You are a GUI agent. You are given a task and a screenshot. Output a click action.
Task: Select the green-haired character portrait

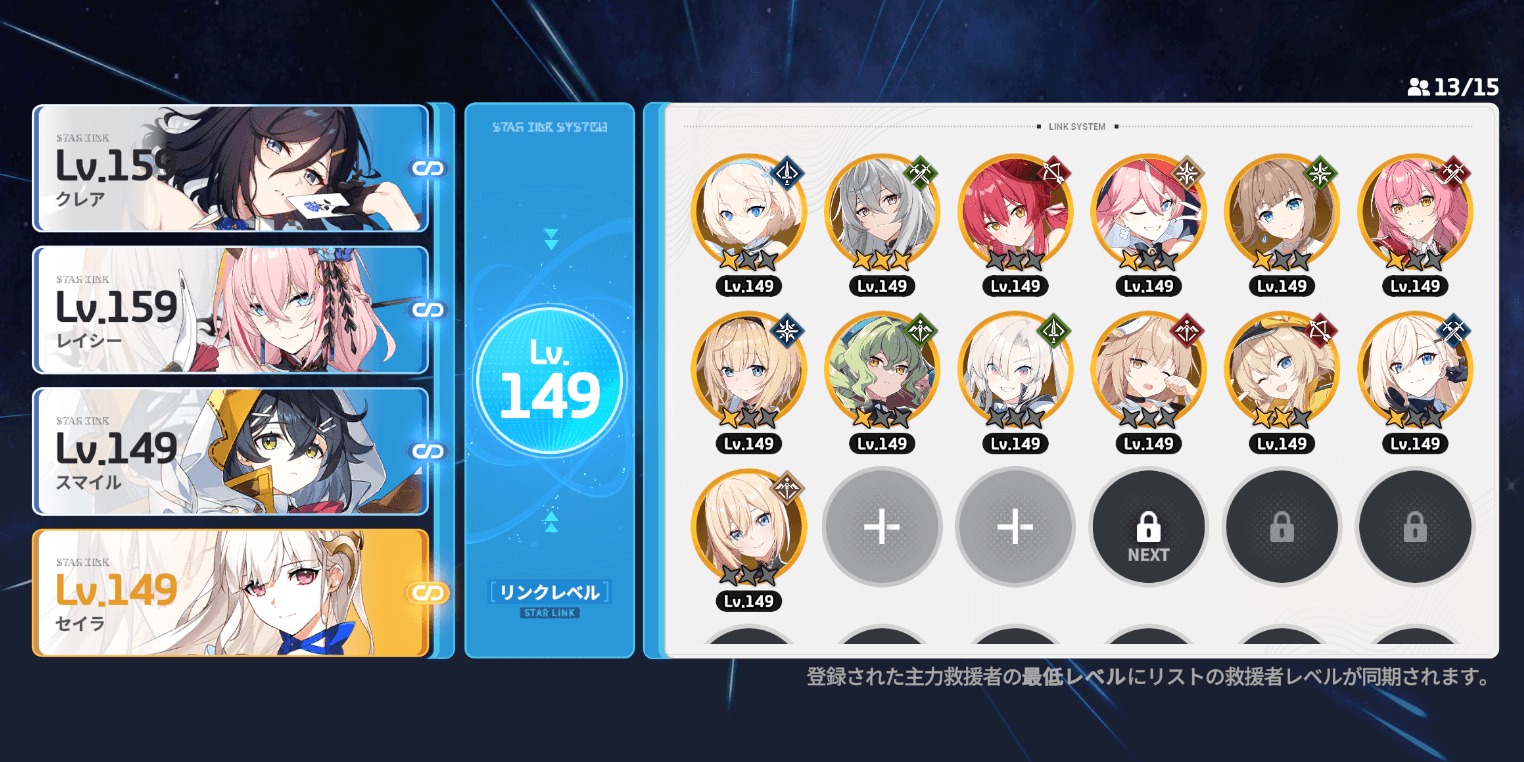(881, 368)
